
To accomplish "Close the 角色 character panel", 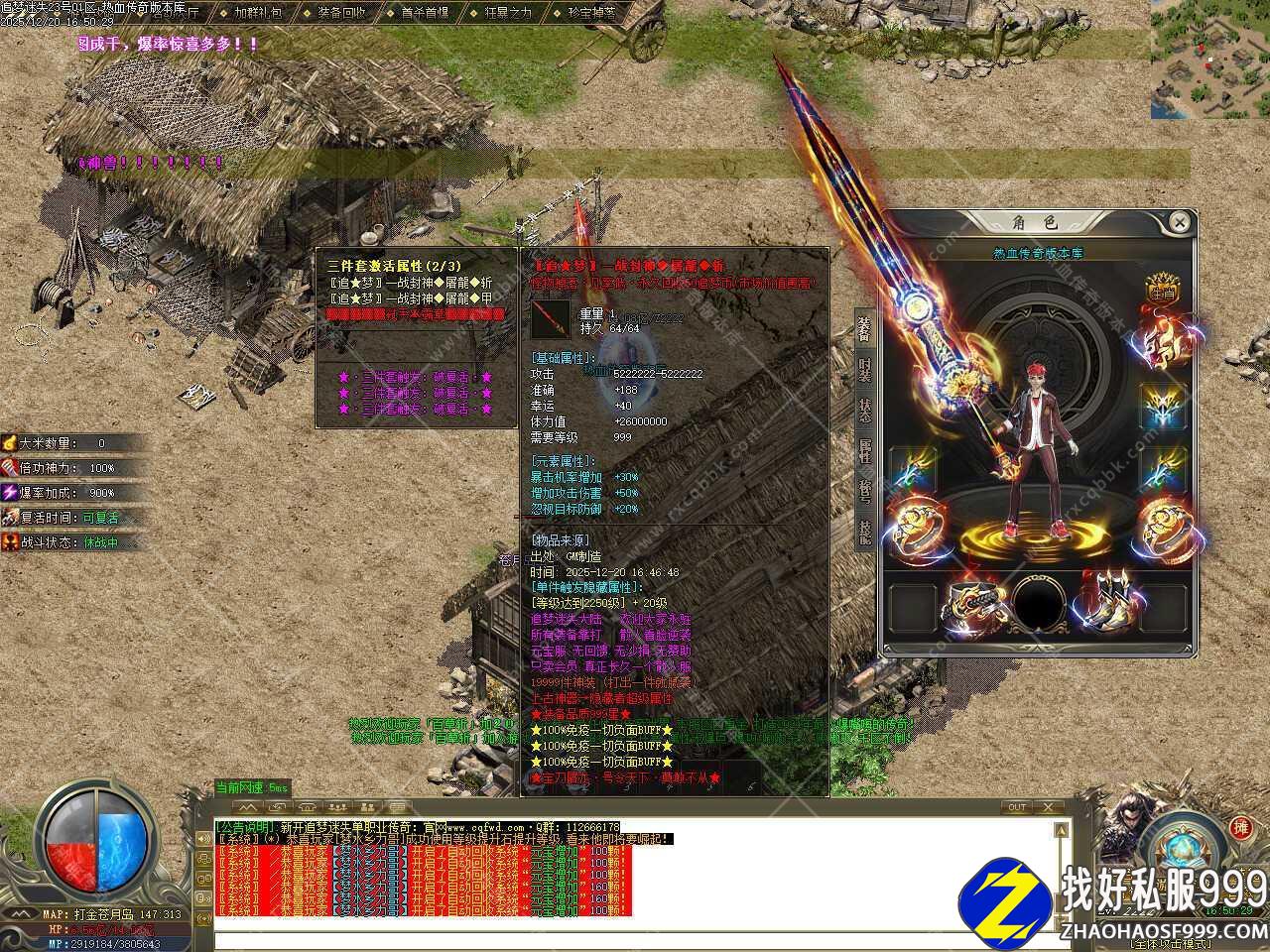I will [x=1178, y=222].
